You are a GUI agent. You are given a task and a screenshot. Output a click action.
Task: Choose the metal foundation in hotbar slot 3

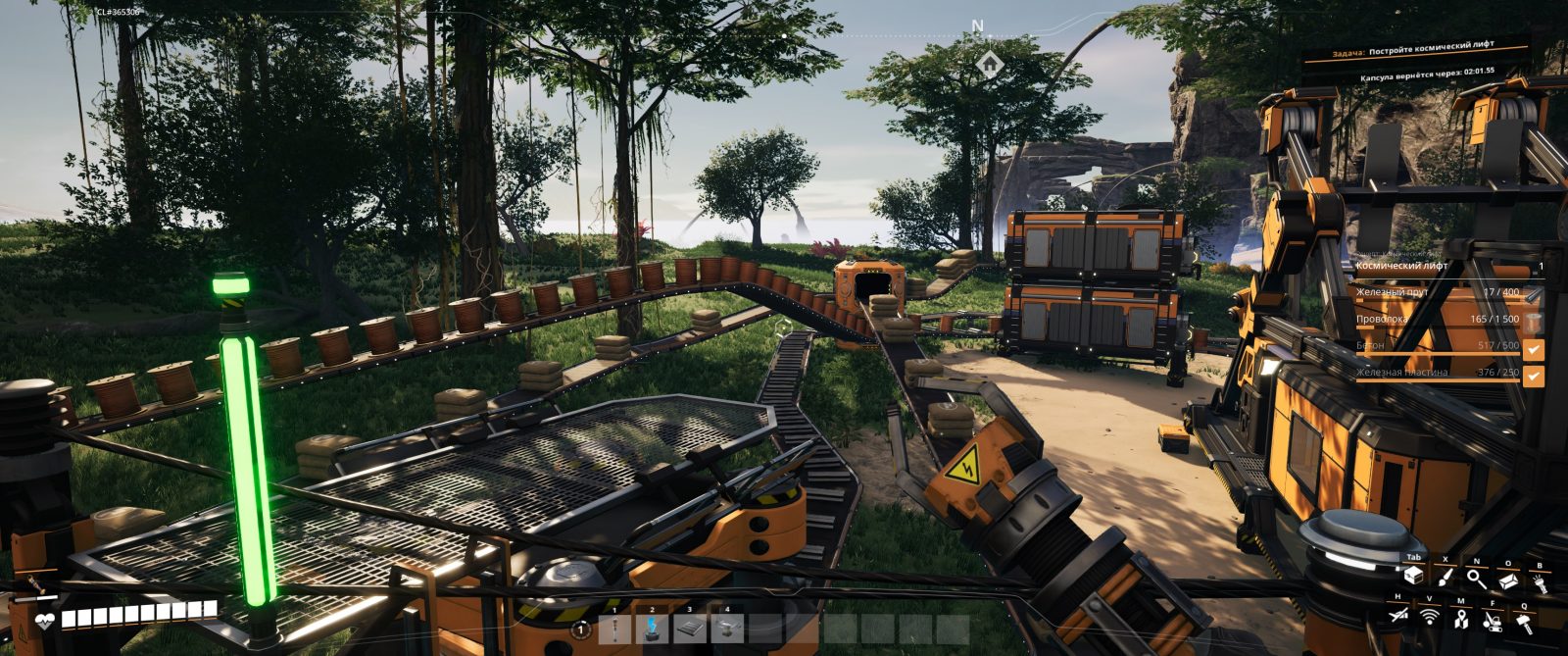[690, 629]
